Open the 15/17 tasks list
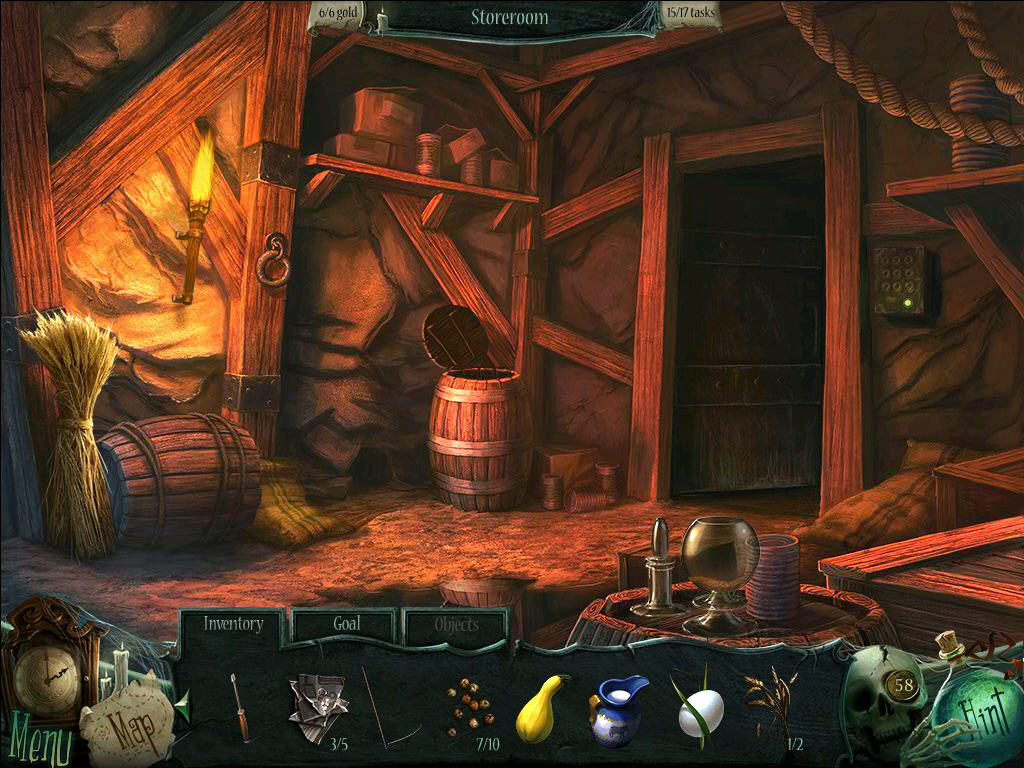This screenshot has height=768, width=1024. click(x=689, y=15)
